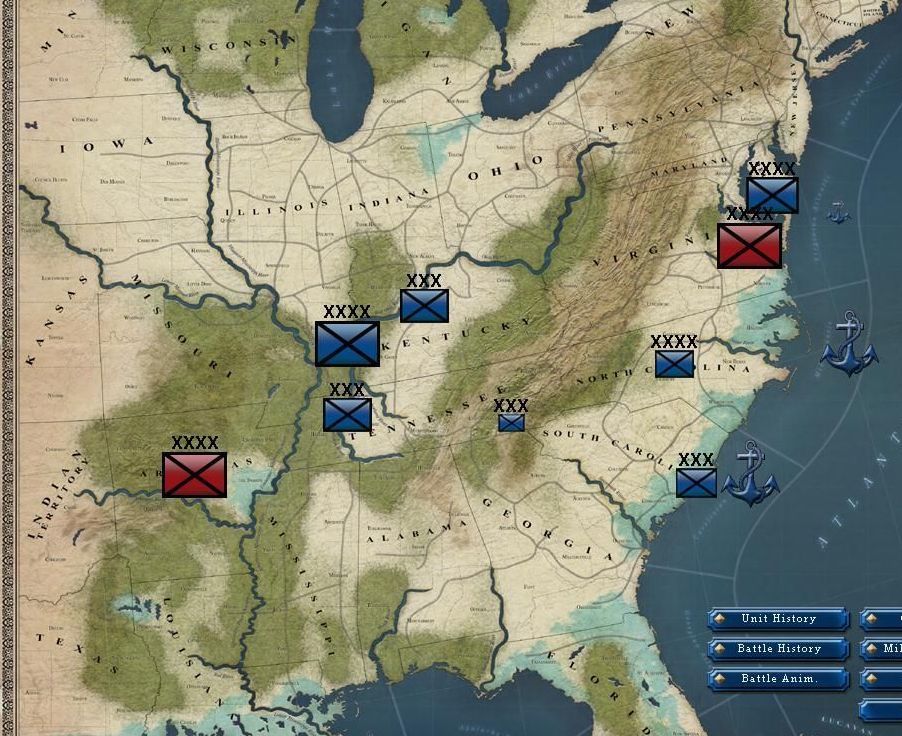The width and height of the screenshot is (902, 736).
Task: Pick the blue XXX corps on South Carolina coast
Action: [x=696, y=482]
